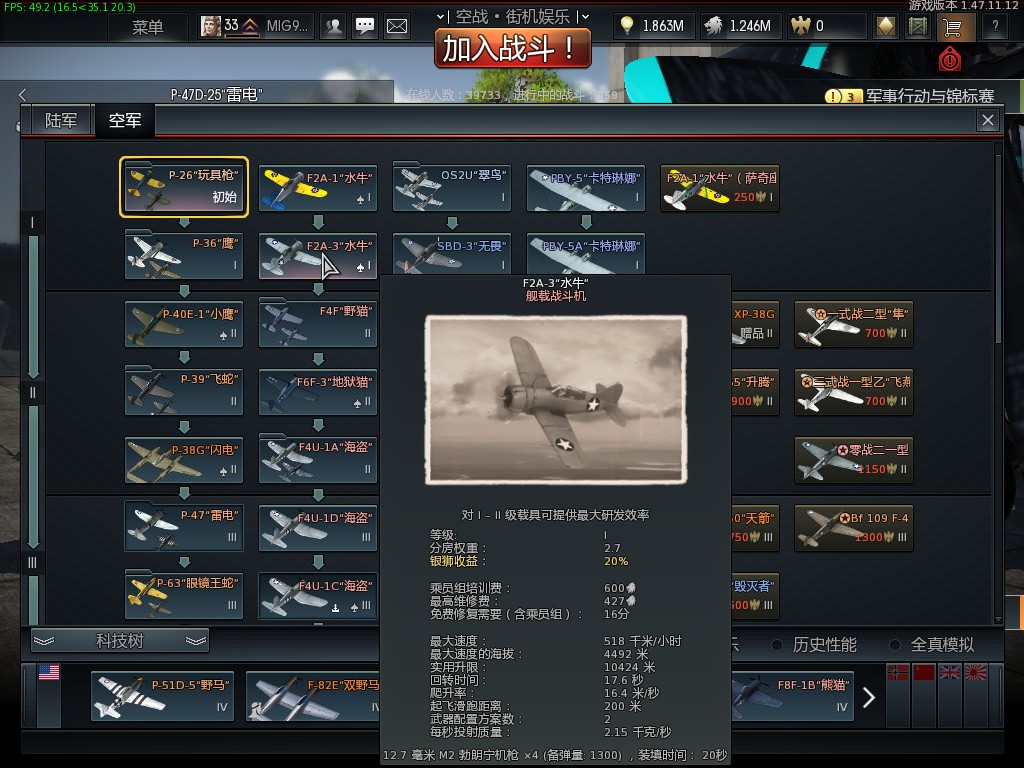Viewport: 1024px width, 768px height.
Task: Open the mail envelope icon
Action: 397,27
